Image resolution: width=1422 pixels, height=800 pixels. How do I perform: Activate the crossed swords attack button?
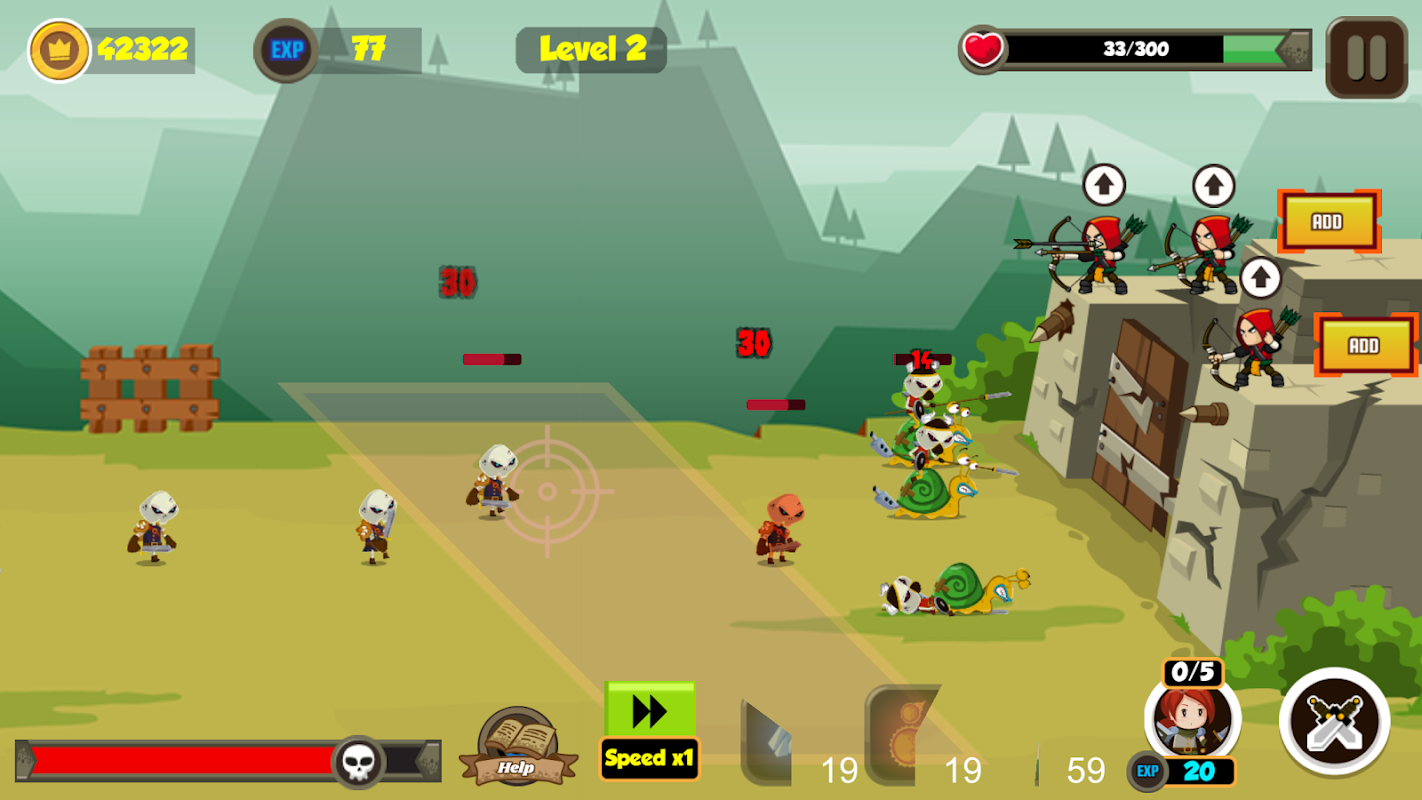point(1334,721)
